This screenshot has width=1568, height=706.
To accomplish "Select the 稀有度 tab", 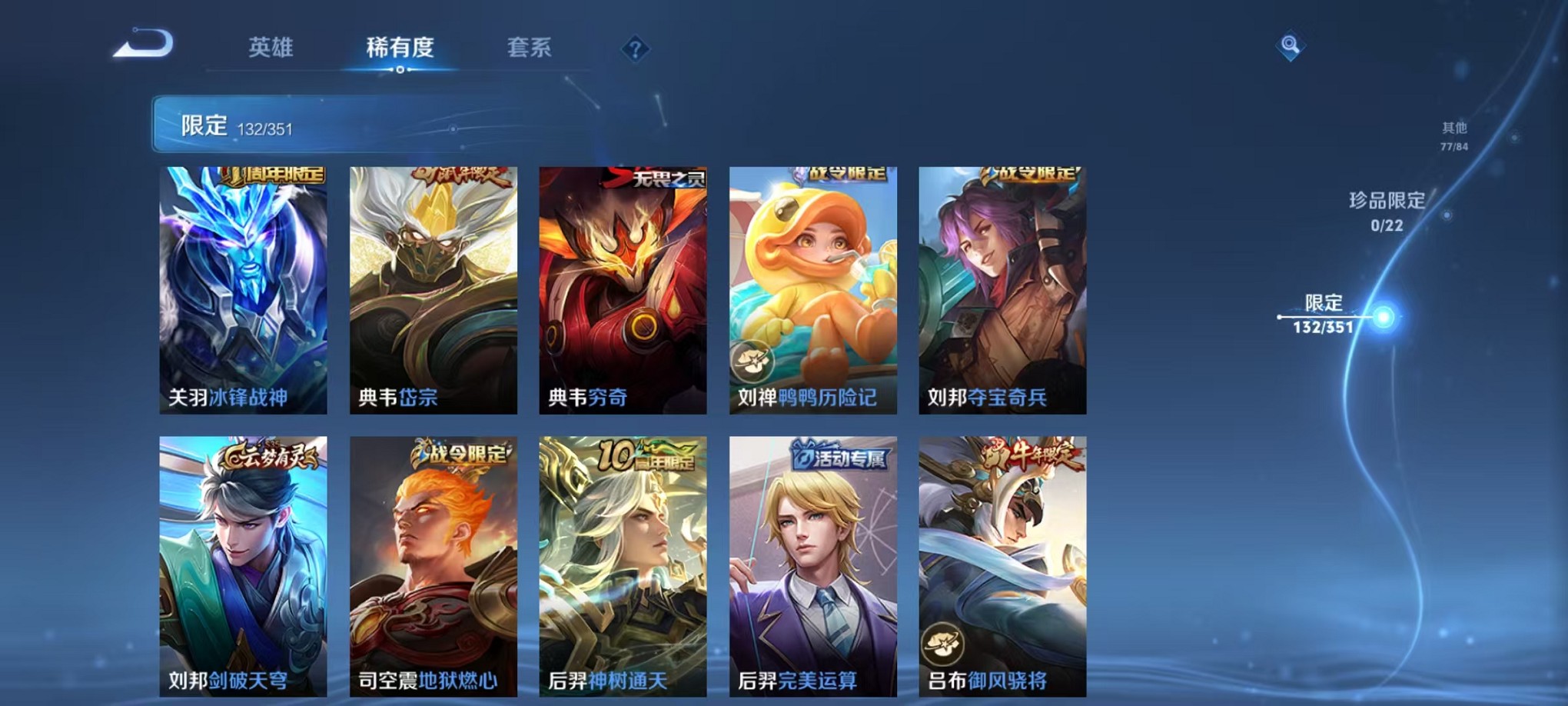I will (x=400, y=48).
